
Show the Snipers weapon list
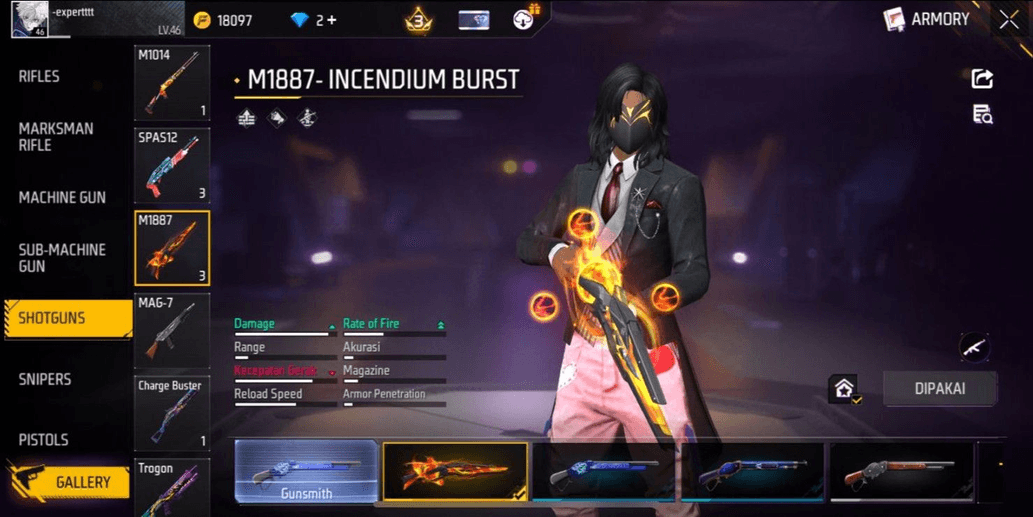(45, 379)
